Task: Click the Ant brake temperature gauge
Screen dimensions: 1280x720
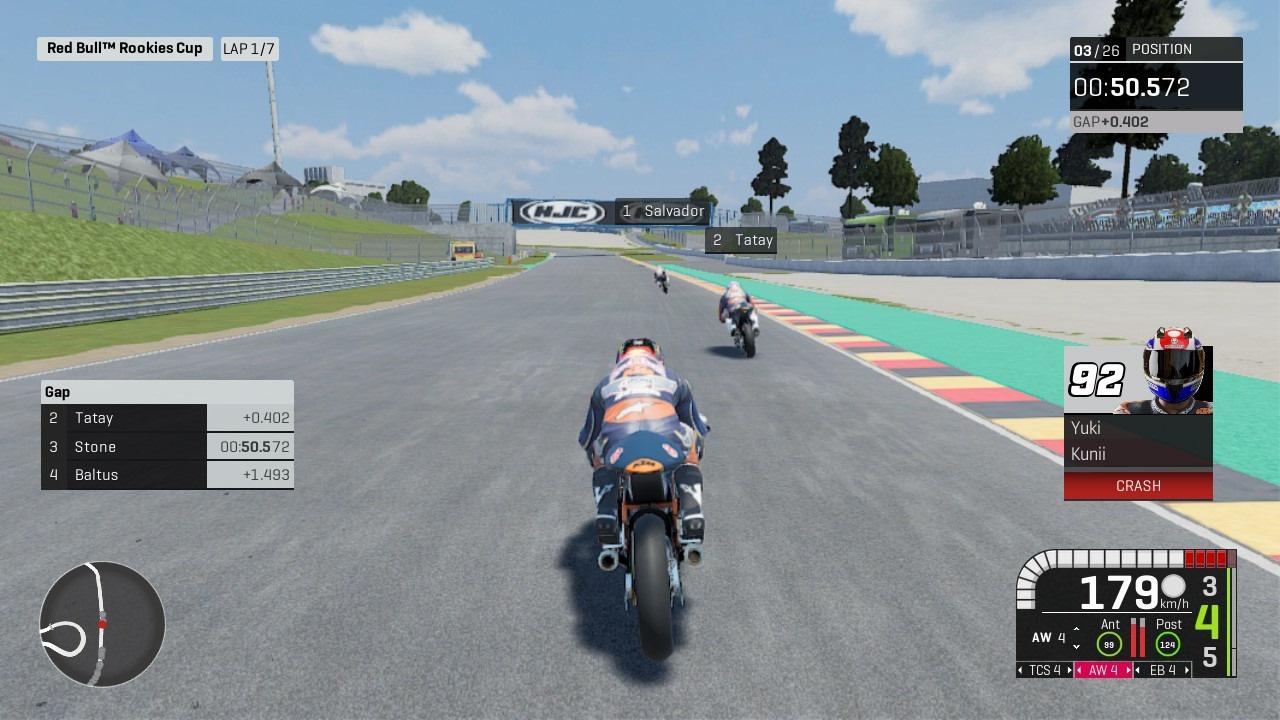Action: pyautogui.click(x=1109, y=642)
